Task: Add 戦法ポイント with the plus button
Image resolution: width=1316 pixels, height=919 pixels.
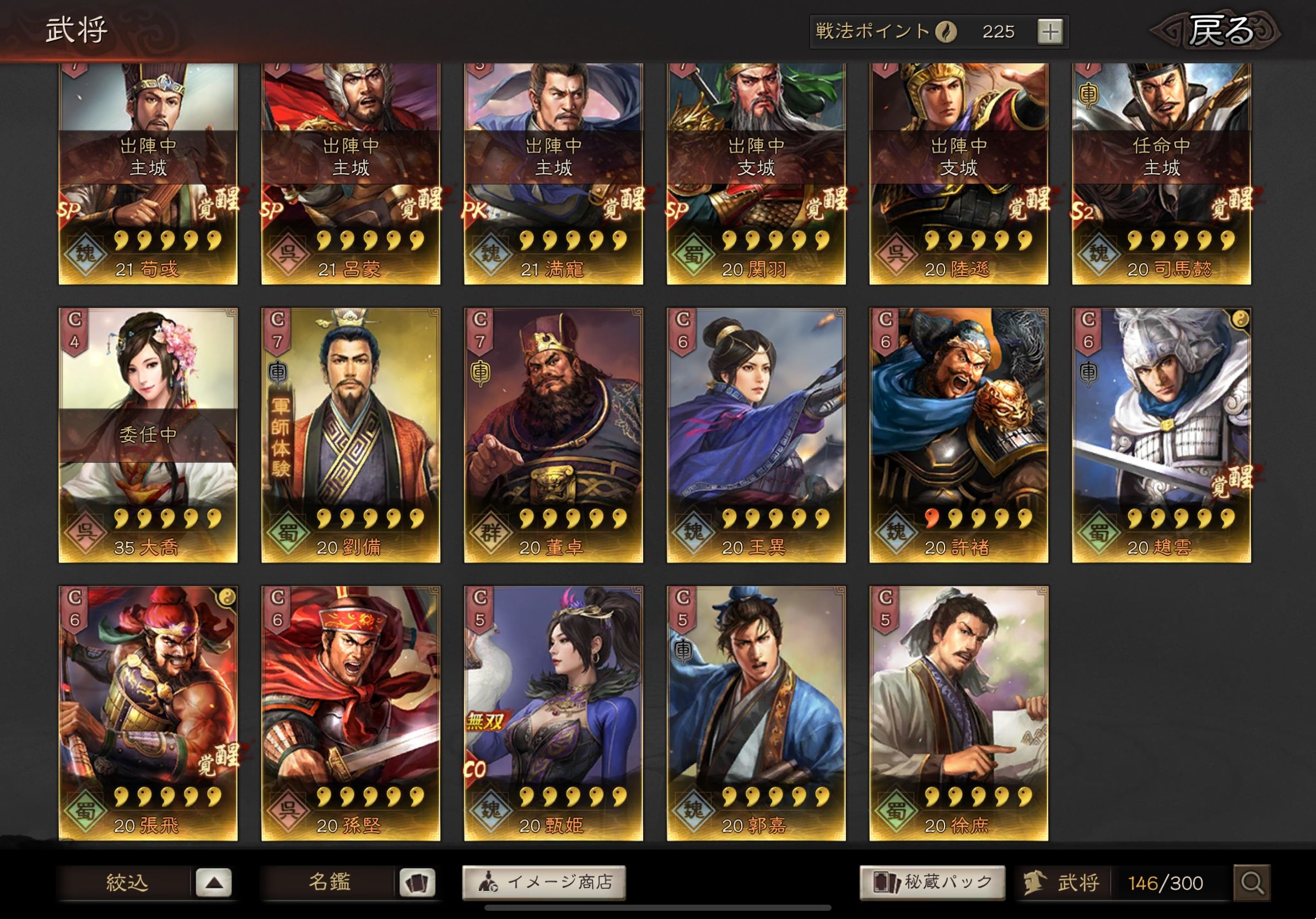Action: click(1049, 31)
